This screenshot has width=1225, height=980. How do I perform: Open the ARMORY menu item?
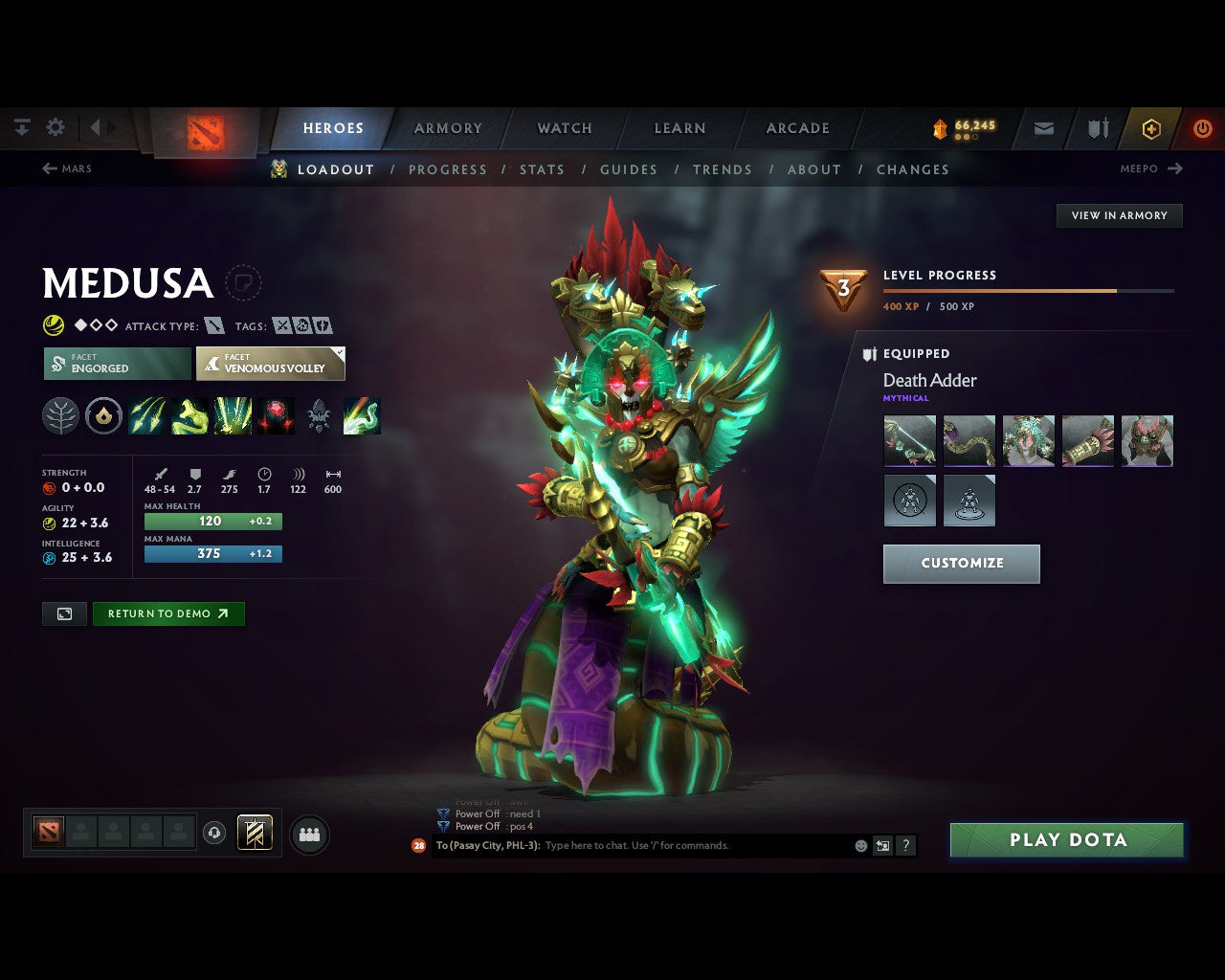[447, 127]
